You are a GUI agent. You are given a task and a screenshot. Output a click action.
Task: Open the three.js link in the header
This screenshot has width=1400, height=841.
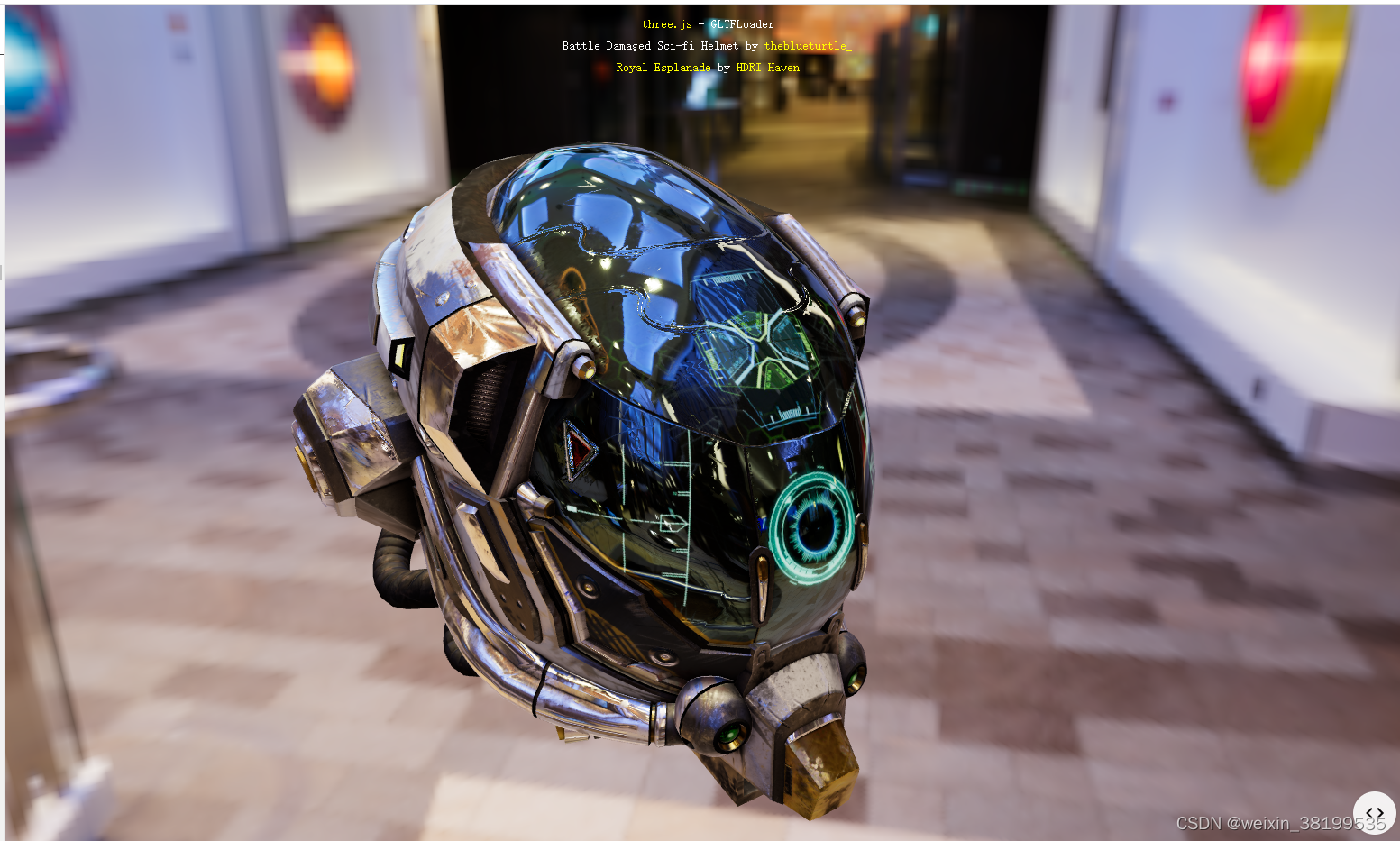pos(666,24)
